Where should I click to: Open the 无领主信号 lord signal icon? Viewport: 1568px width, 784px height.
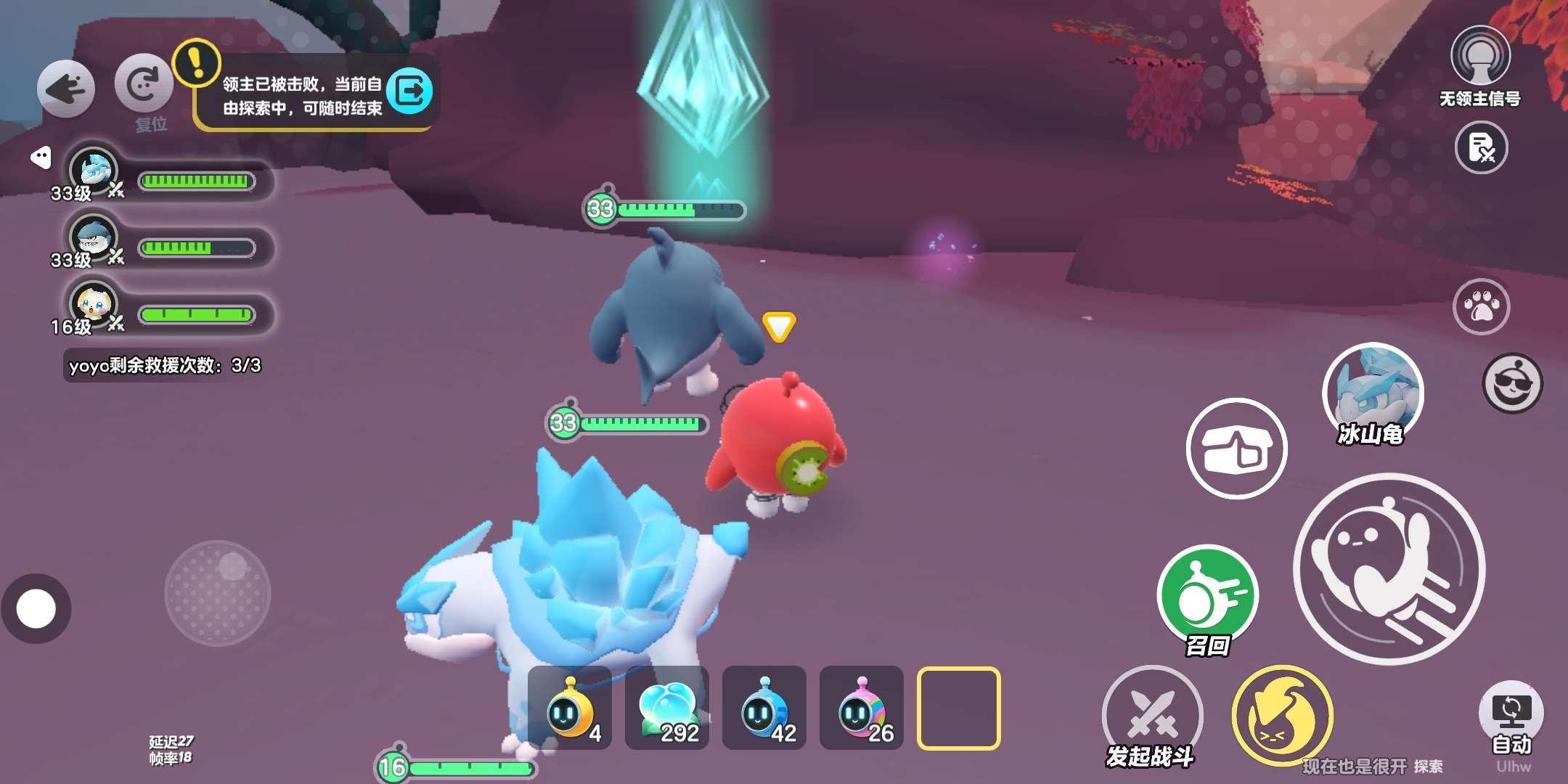coord(1480,57)
